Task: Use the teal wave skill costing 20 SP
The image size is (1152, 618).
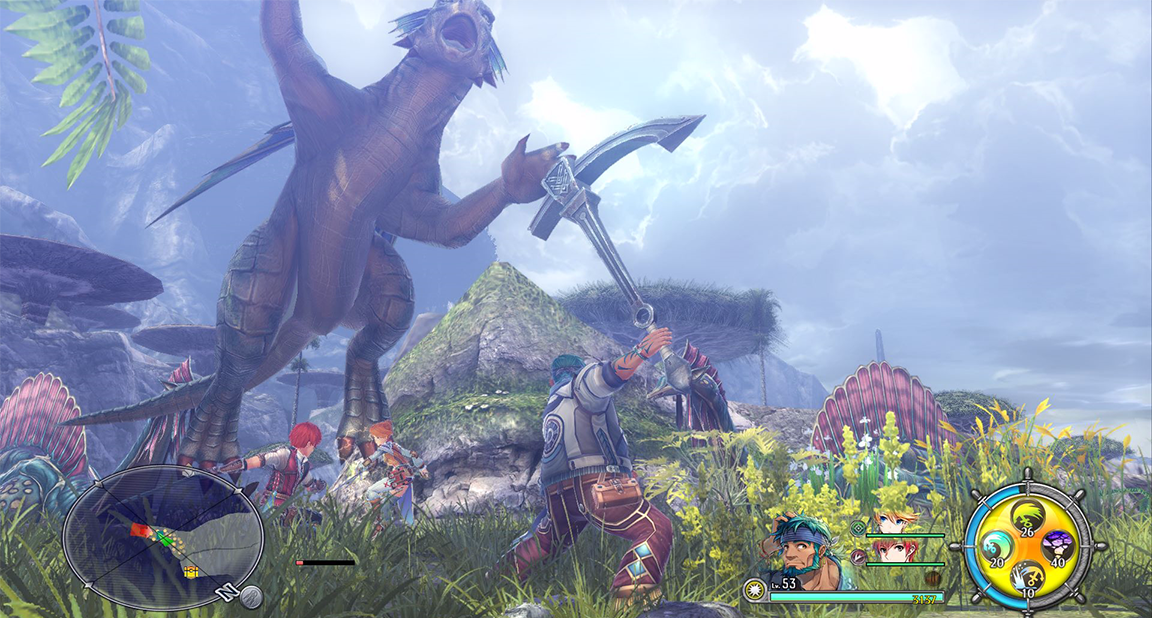Action: 996,548
